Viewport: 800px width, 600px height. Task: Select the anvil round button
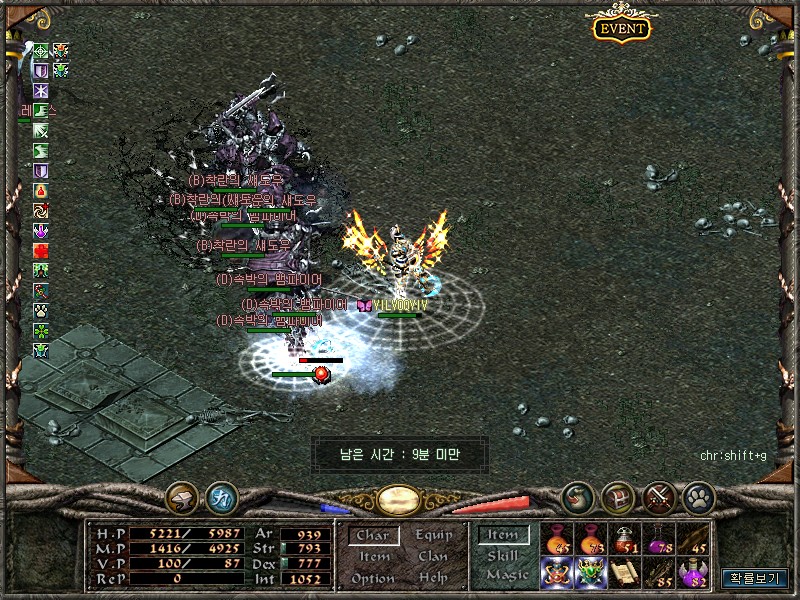point(182,496)
